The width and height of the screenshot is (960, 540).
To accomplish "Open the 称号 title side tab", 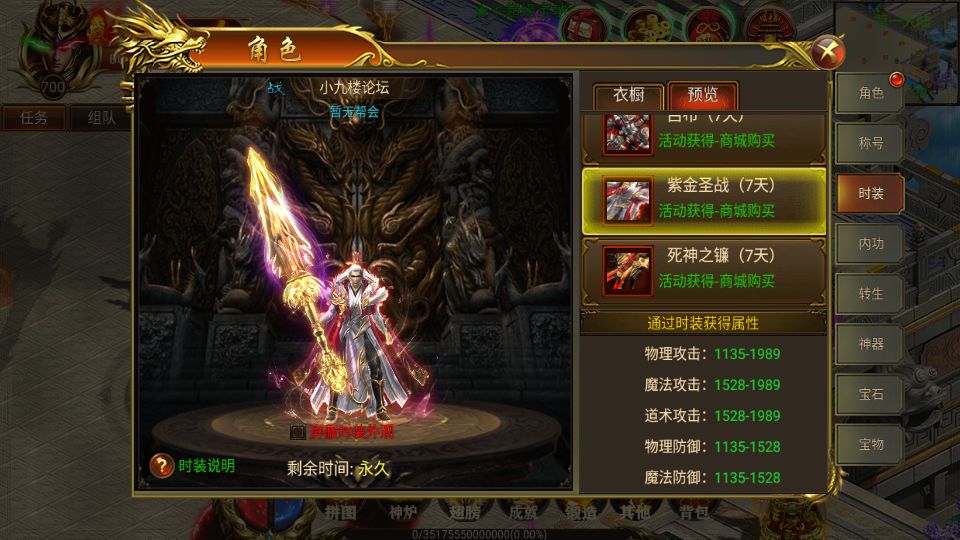I will point(870,144).
